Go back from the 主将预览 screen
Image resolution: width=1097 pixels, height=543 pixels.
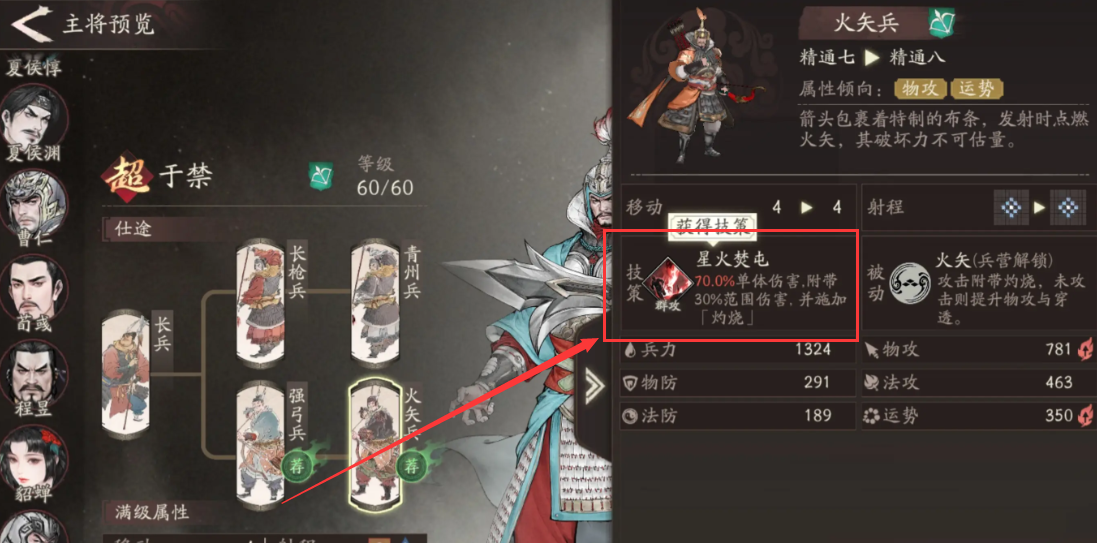coord(31,22)
